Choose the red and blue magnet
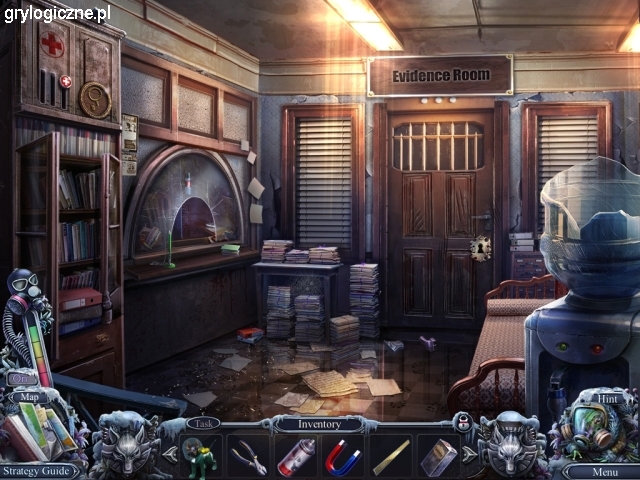This screenshot has width=640, height=480. coord(342,456)
